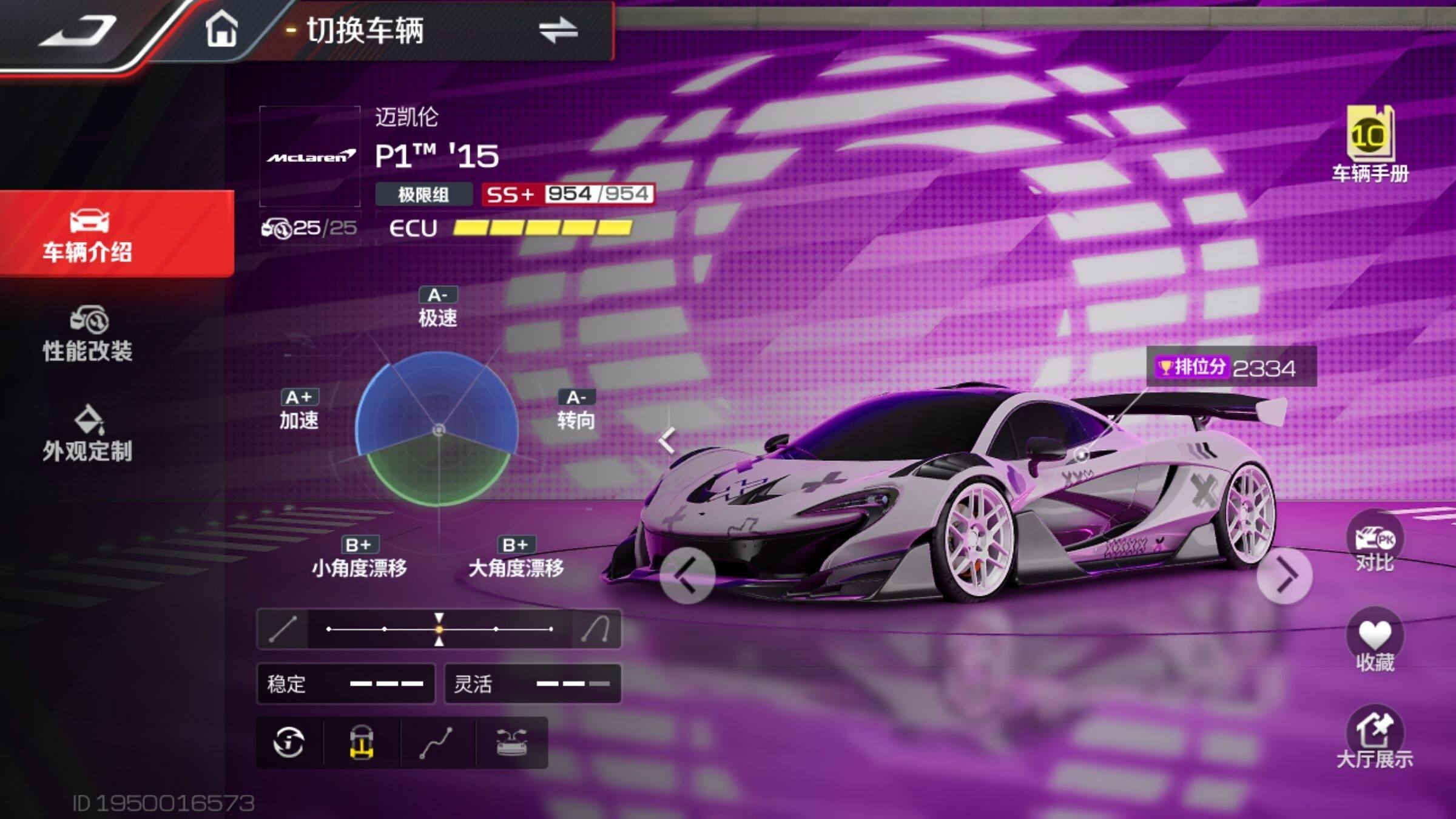The width and height of the screenshot is (1456, 819).
Task: Click the car with open doors icon
Action: pos(511,743)
